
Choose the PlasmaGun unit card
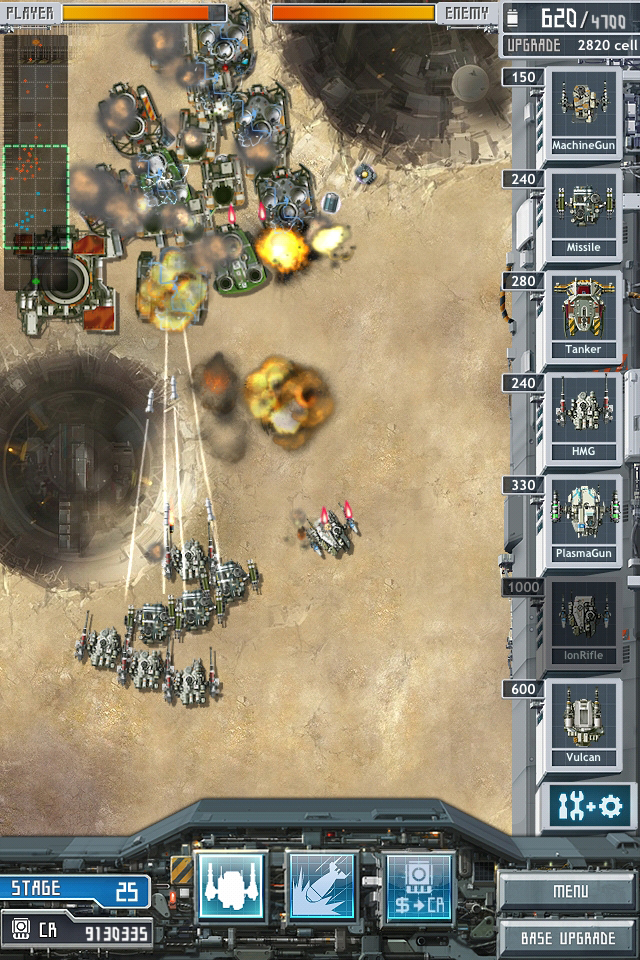click(x=583, y=521)
